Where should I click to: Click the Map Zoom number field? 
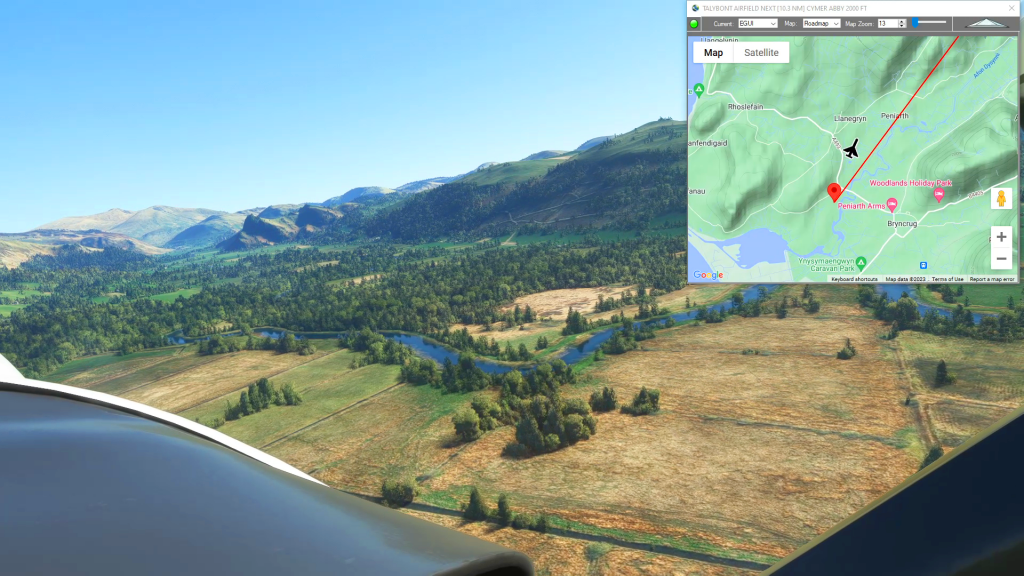tap(885, 23)
